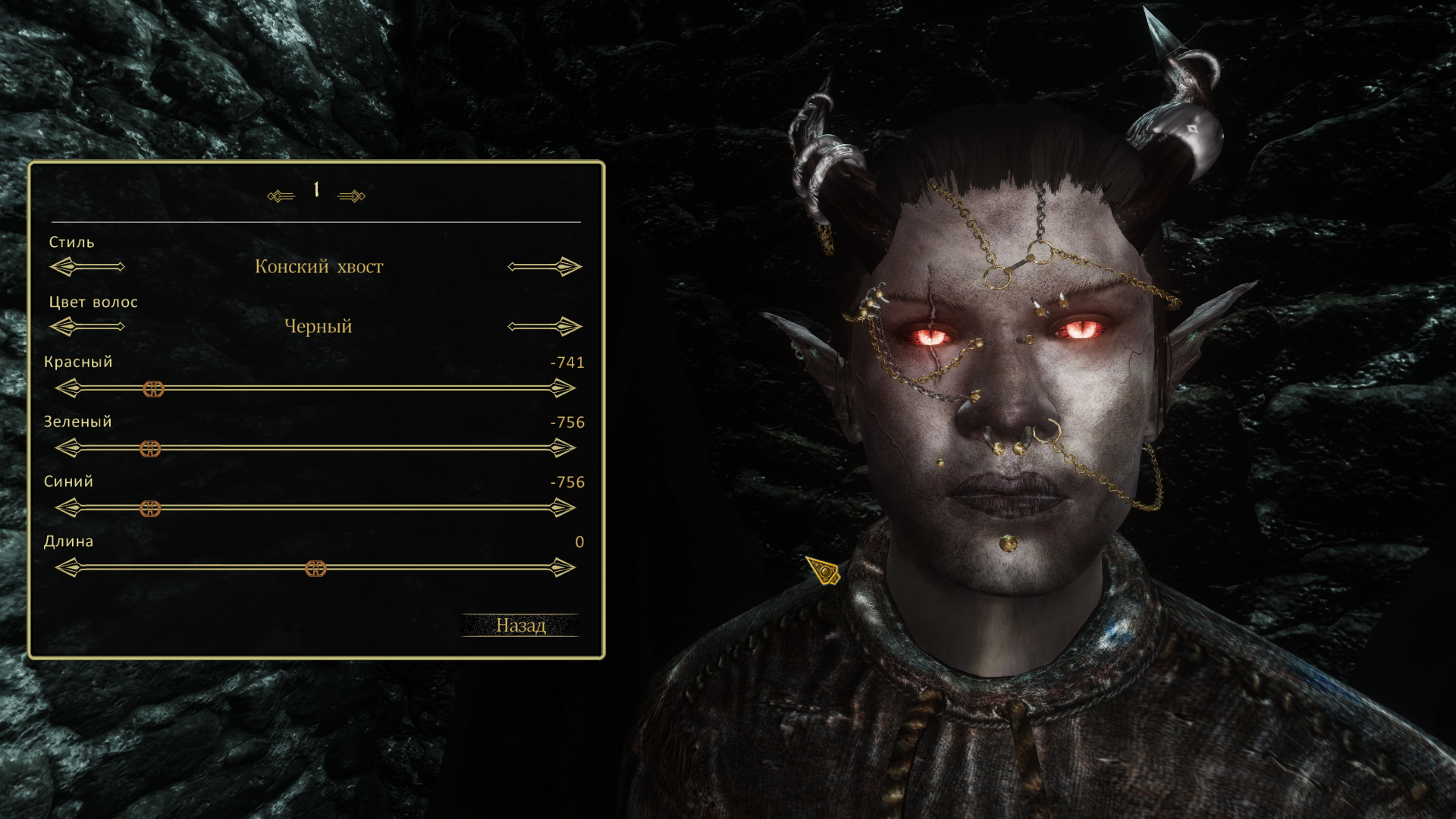Decrease Красный with its left arrow
Viewport: 1456px width, 819px height.
tap(69, 389)
